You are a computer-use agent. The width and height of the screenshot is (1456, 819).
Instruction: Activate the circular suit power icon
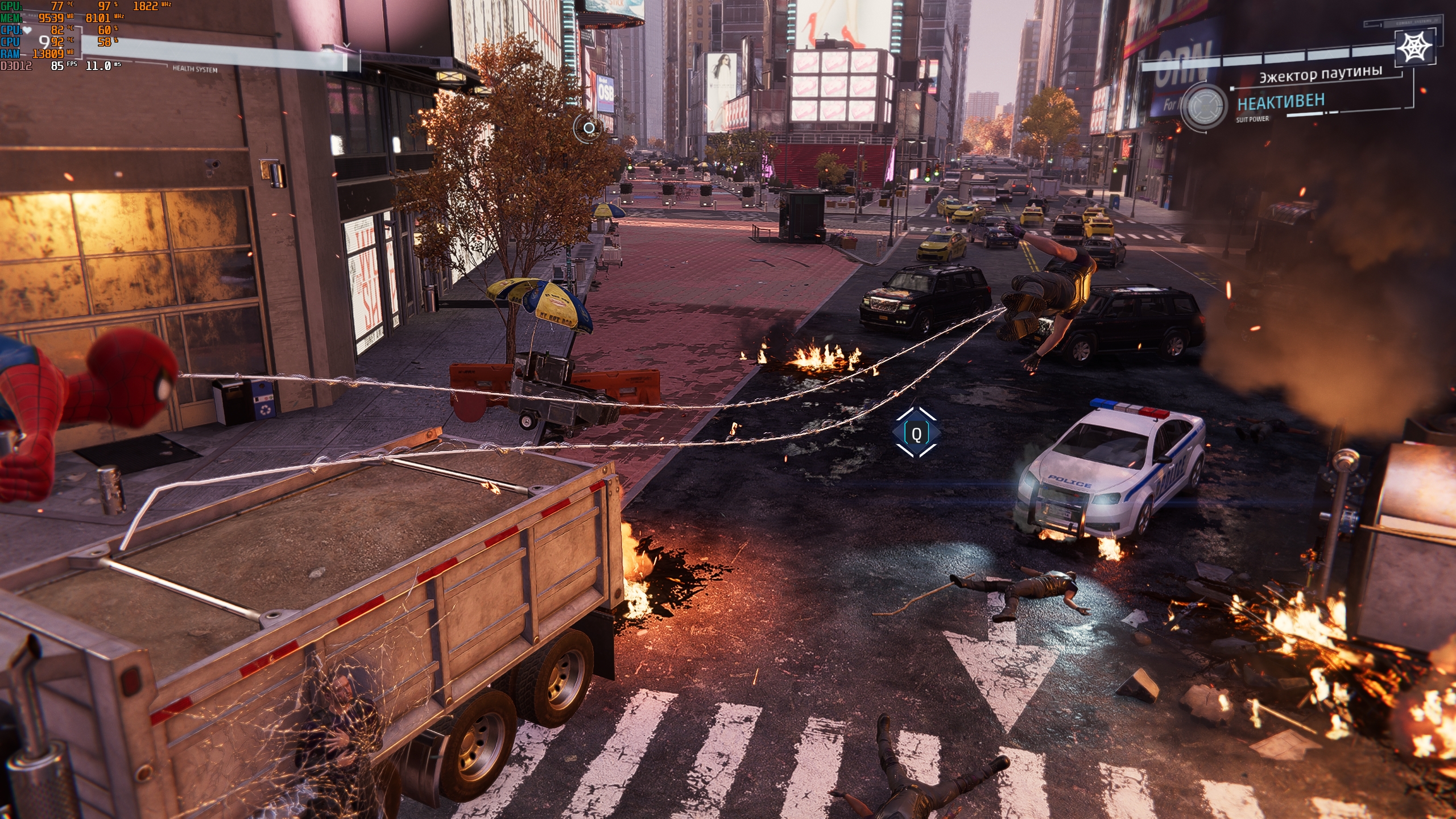1203,106
